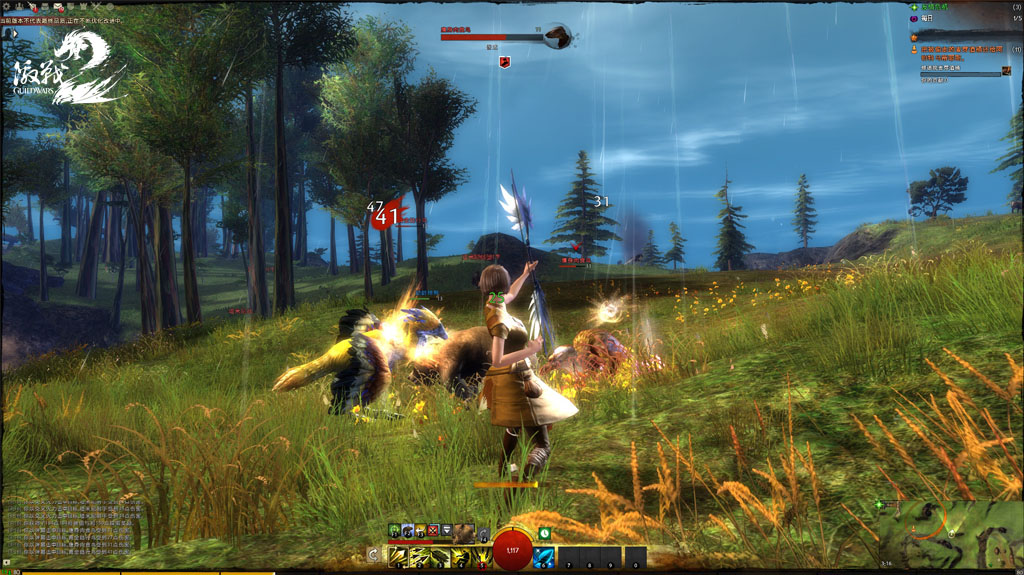The width and height of the screenshot is (1024, 575).
Task: Open the gear settings menu icon
Action: 7,6
